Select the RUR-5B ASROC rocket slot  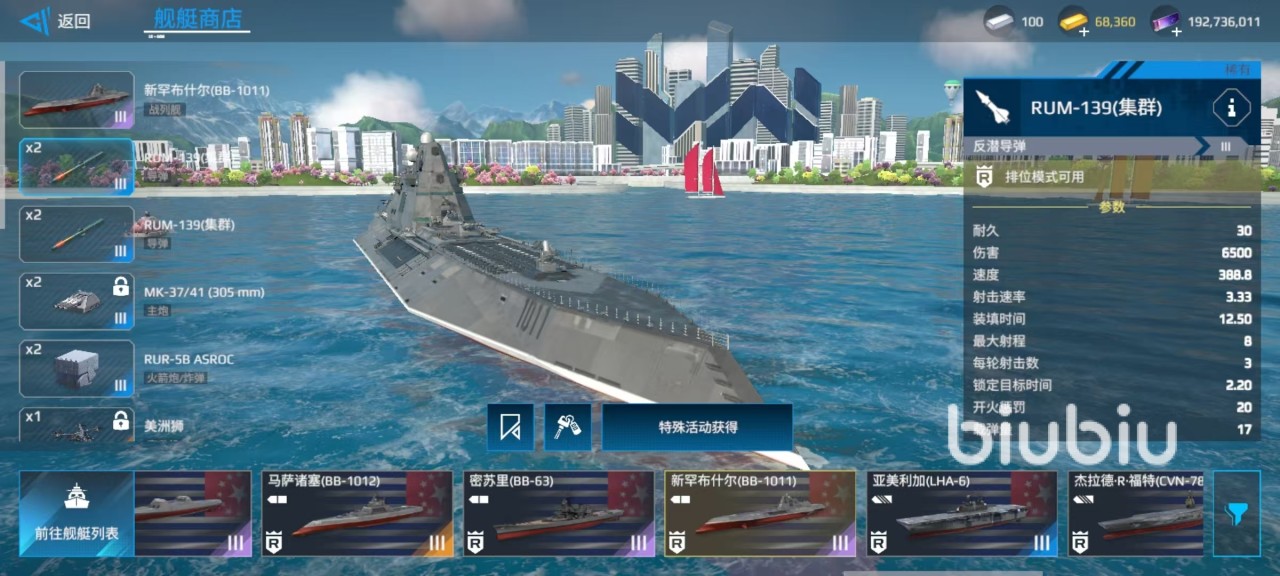[77, 368]
